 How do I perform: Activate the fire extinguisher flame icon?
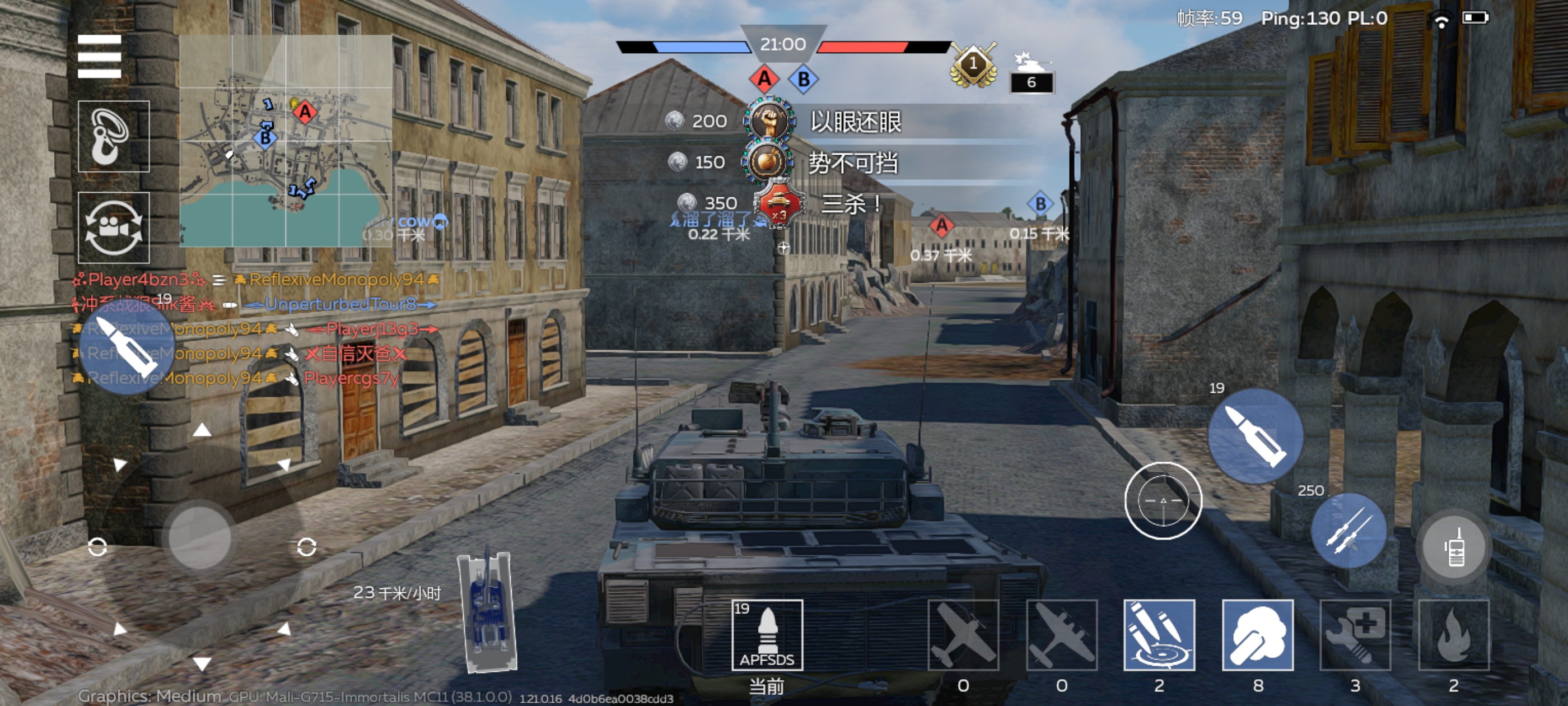1454,635
